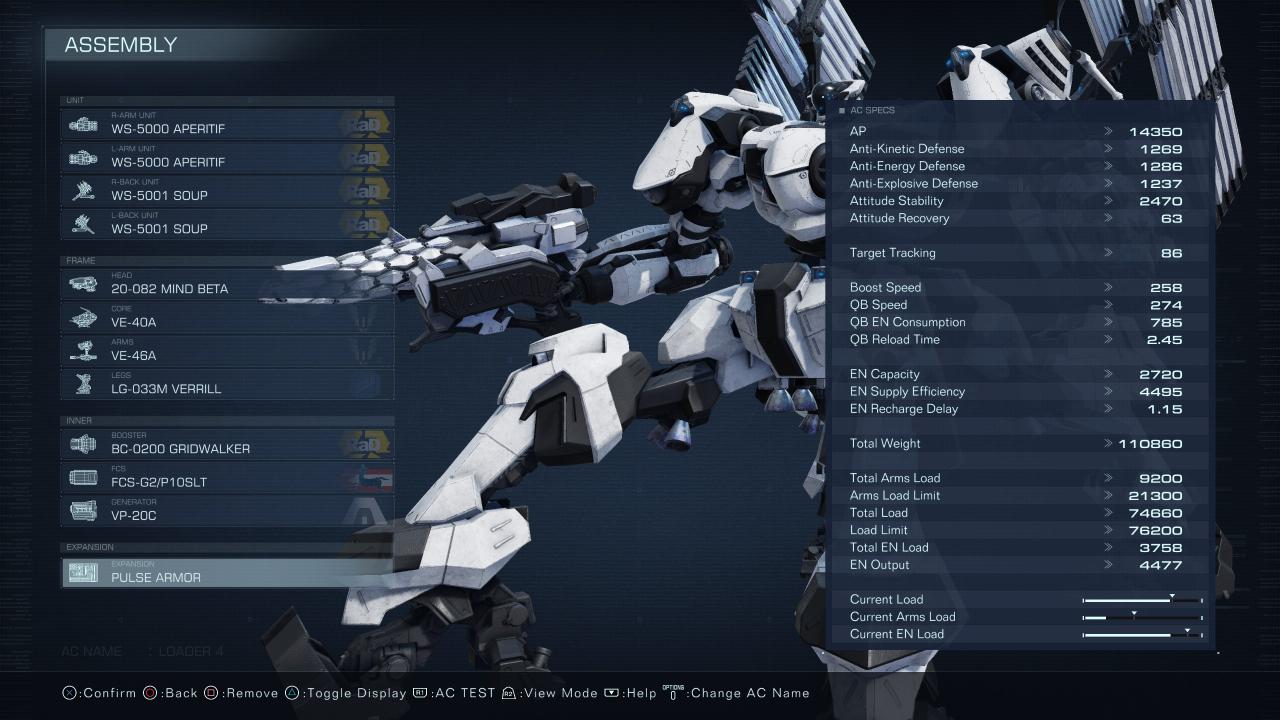Choose the Booster BC-0200 GRIDWALKER slot
The height and width of the screenshot is (720, 1280).
point(227,444)
